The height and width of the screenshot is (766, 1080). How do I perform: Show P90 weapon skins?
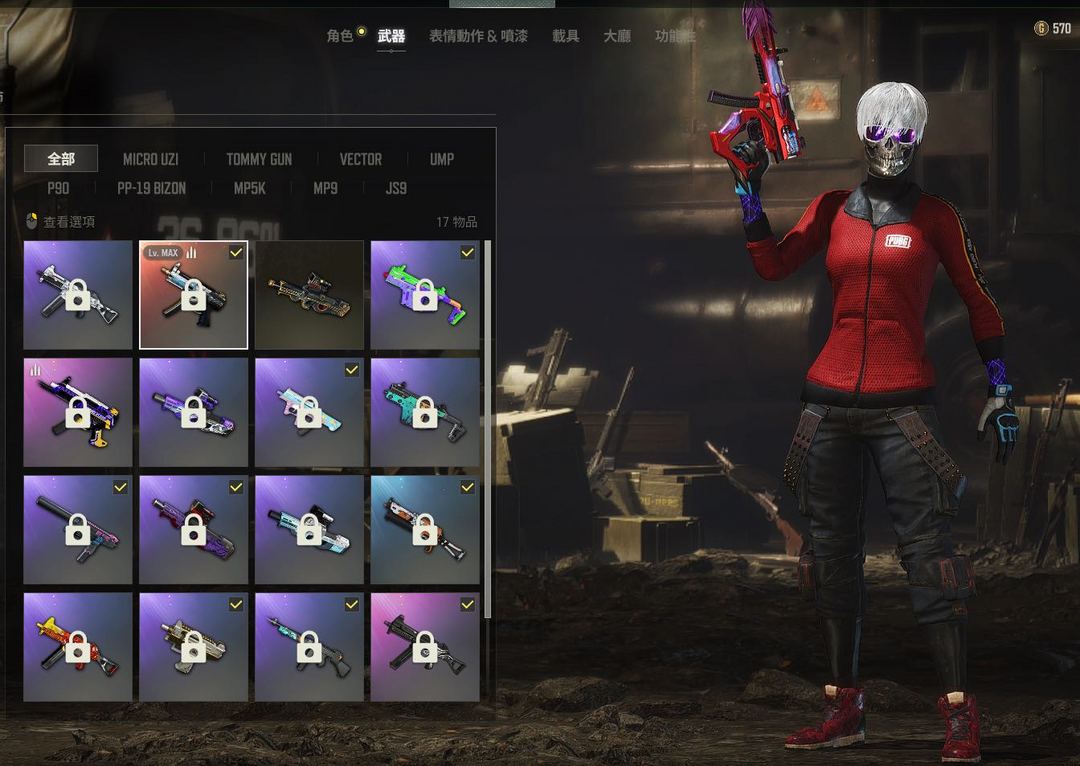click(x=58, y=188)
